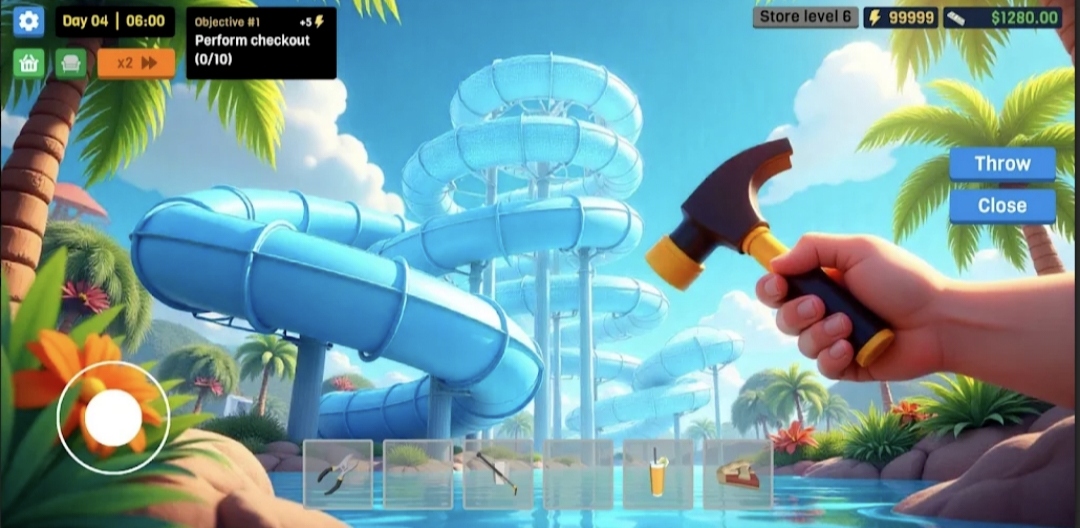This screenshot has width=1080, height=528.
Task: Select the pliers hotbar slot
Action: click(x=338, y=473)
